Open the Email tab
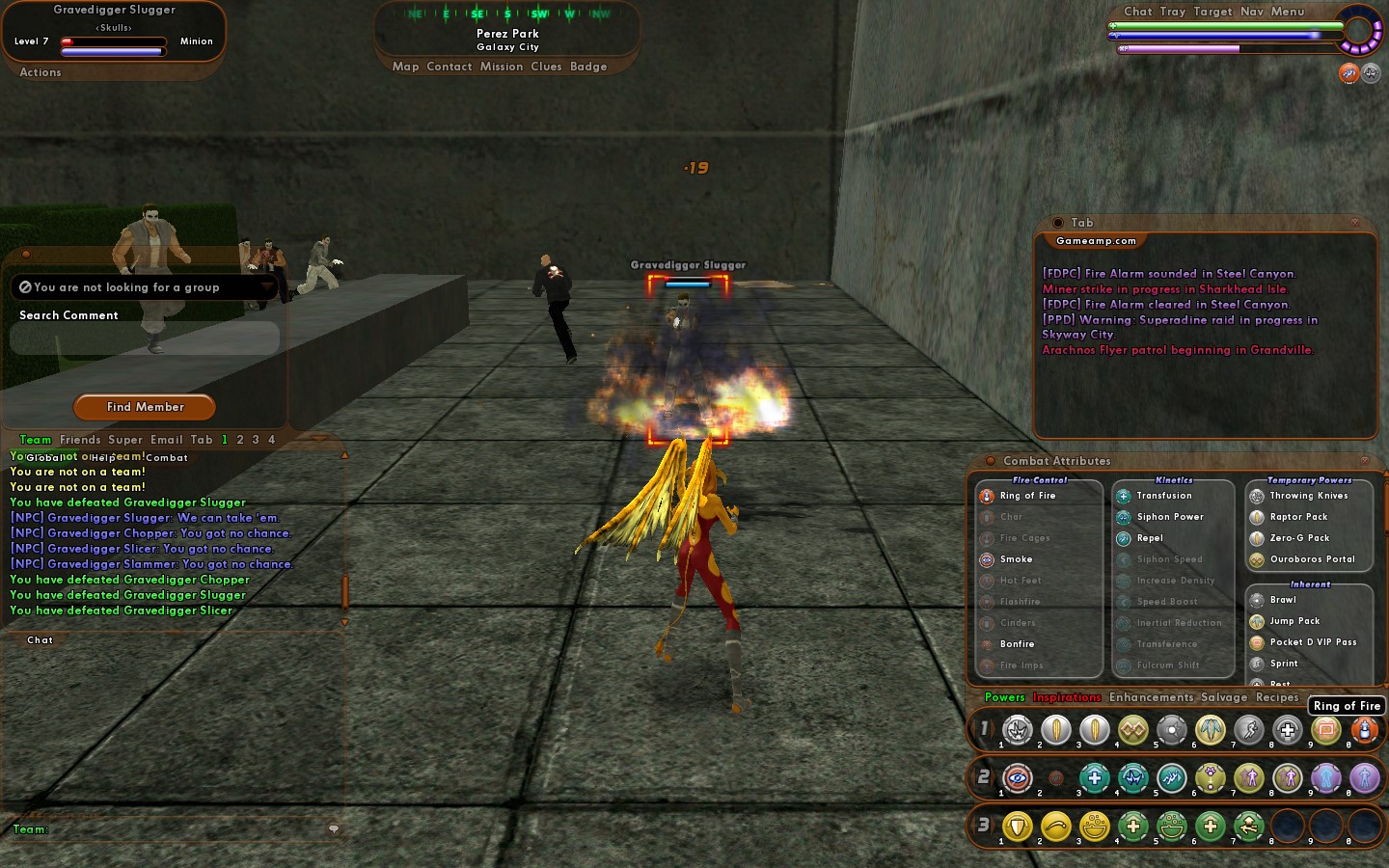Image resolution: width=1389 pixels, height=868 pixels. 166,440
